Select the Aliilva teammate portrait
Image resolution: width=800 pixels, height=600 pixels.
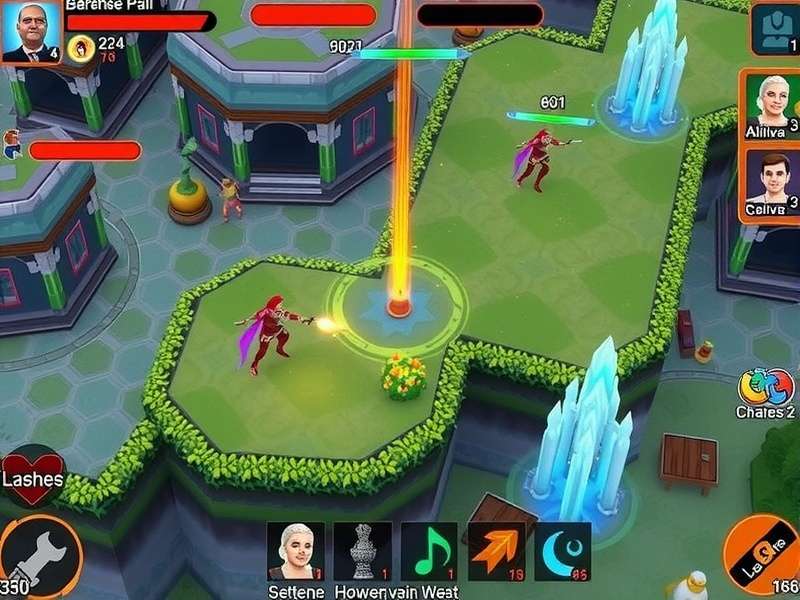coord(771,105)
